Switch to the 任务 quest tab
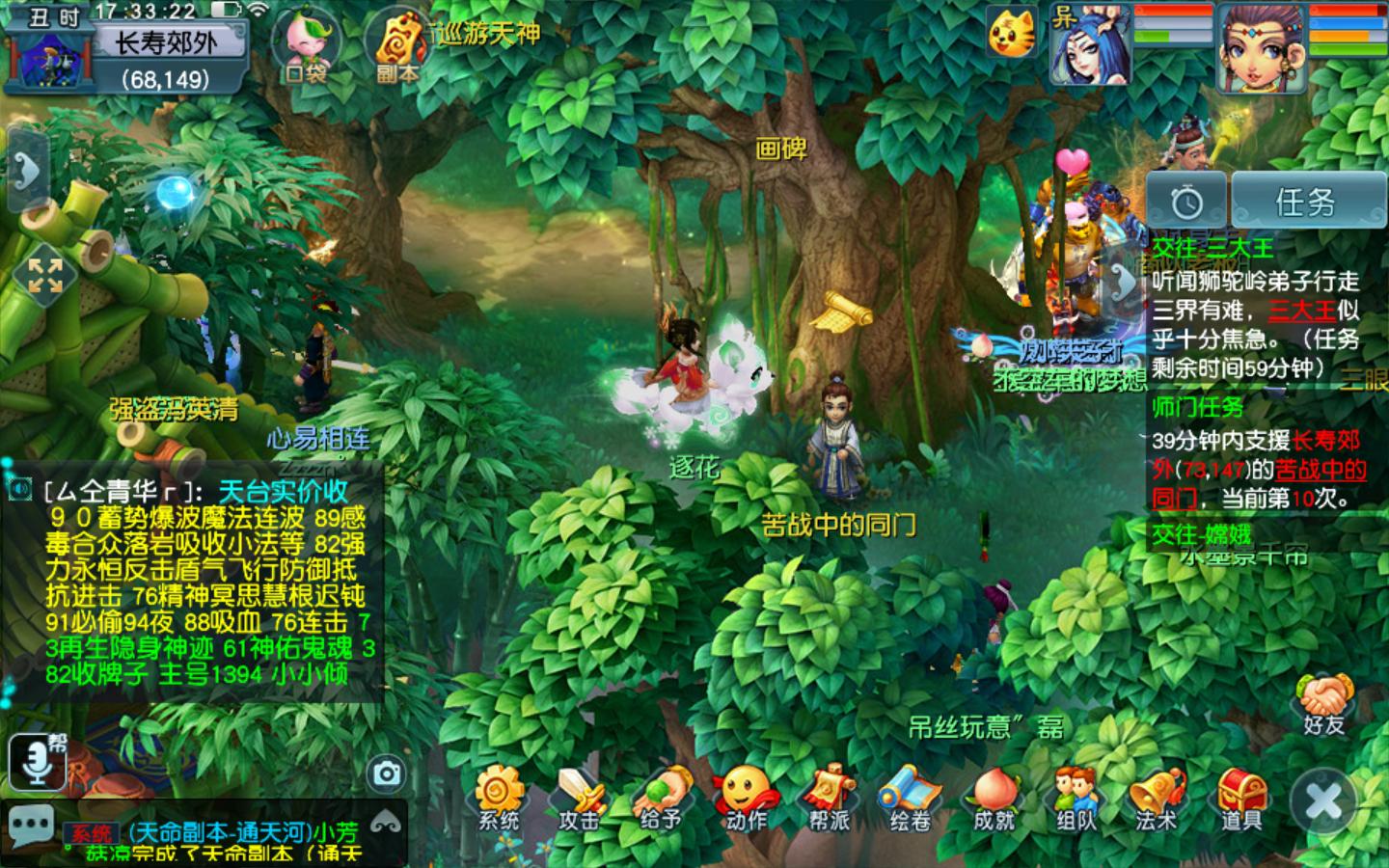The image size is (1389, 868). [1305, 202]
